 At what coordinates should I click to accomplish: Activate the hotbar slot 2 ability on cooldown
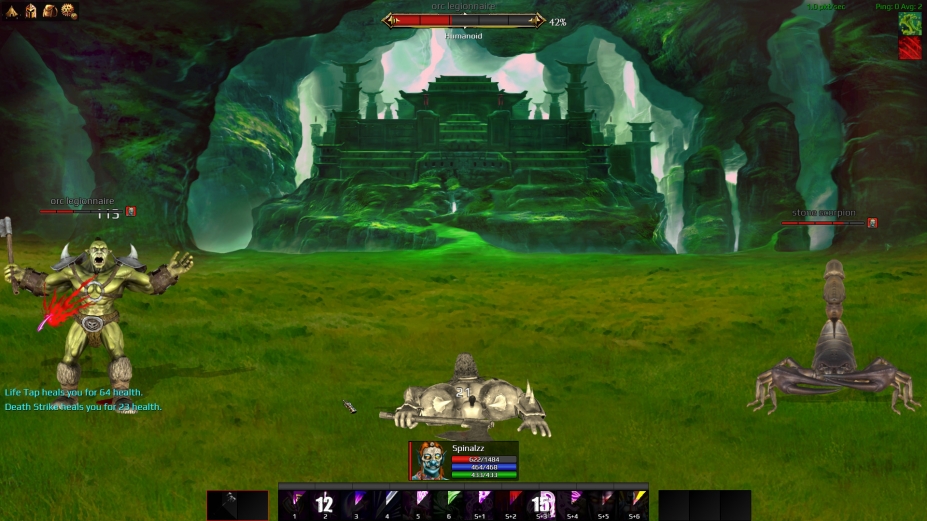[x=325, y=503]
